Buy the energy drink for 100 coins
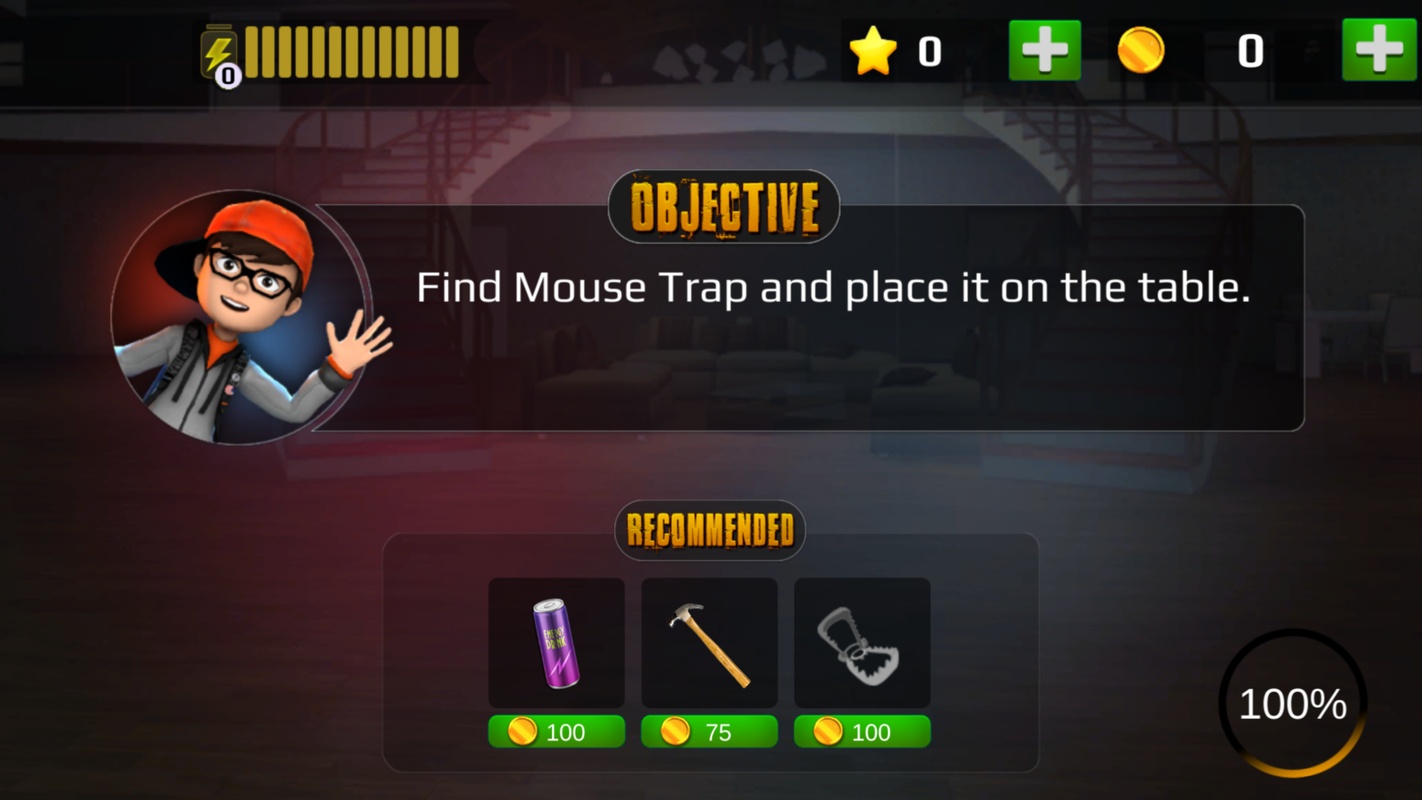Image resolution: width=1422 pixels, height=800 pixels. (x=556, y=732)
